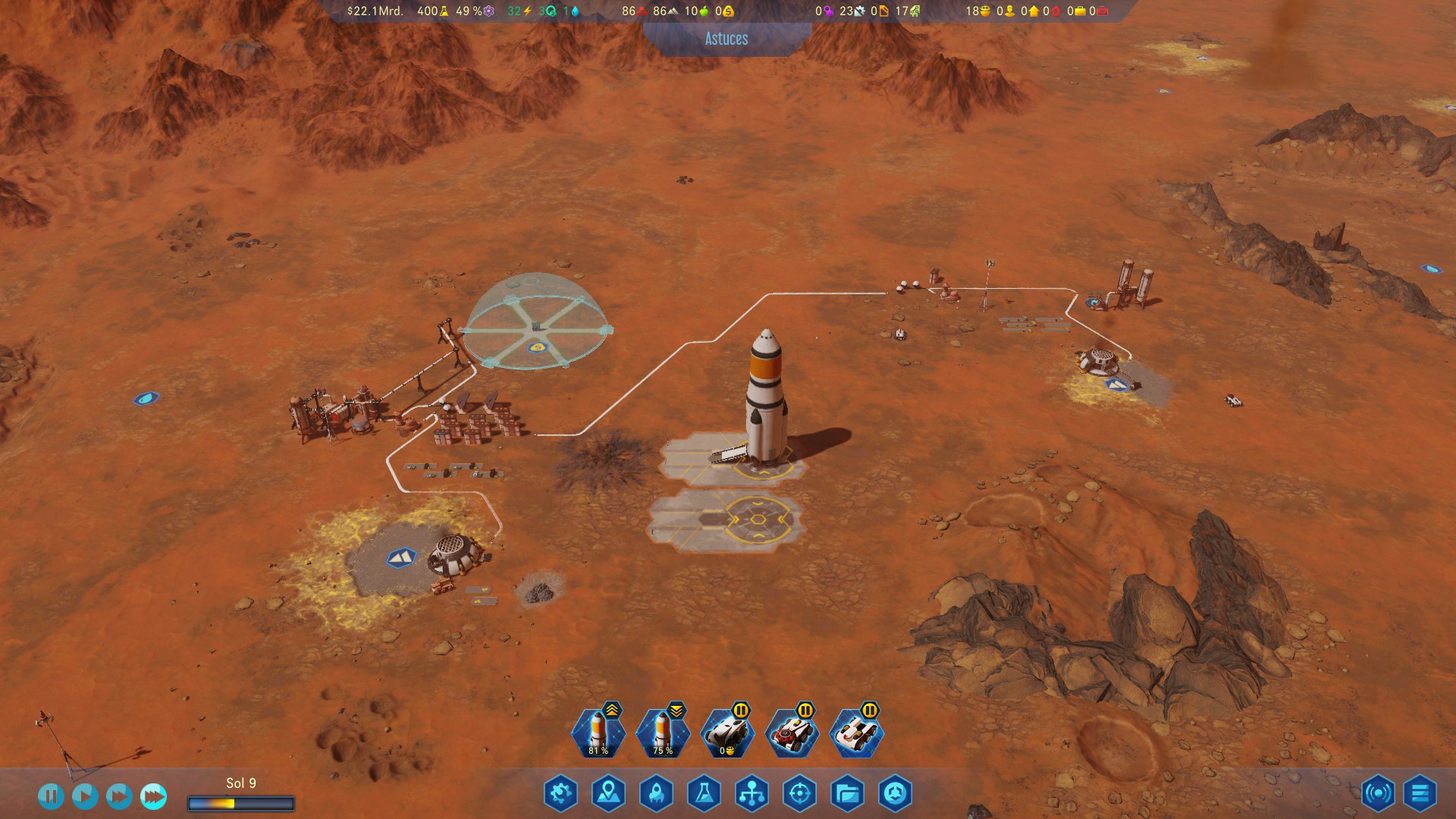This screenshot has height=819, width=1456.
Task: Toggle the radio signal overlay icon
Action: click(1378, 794)
